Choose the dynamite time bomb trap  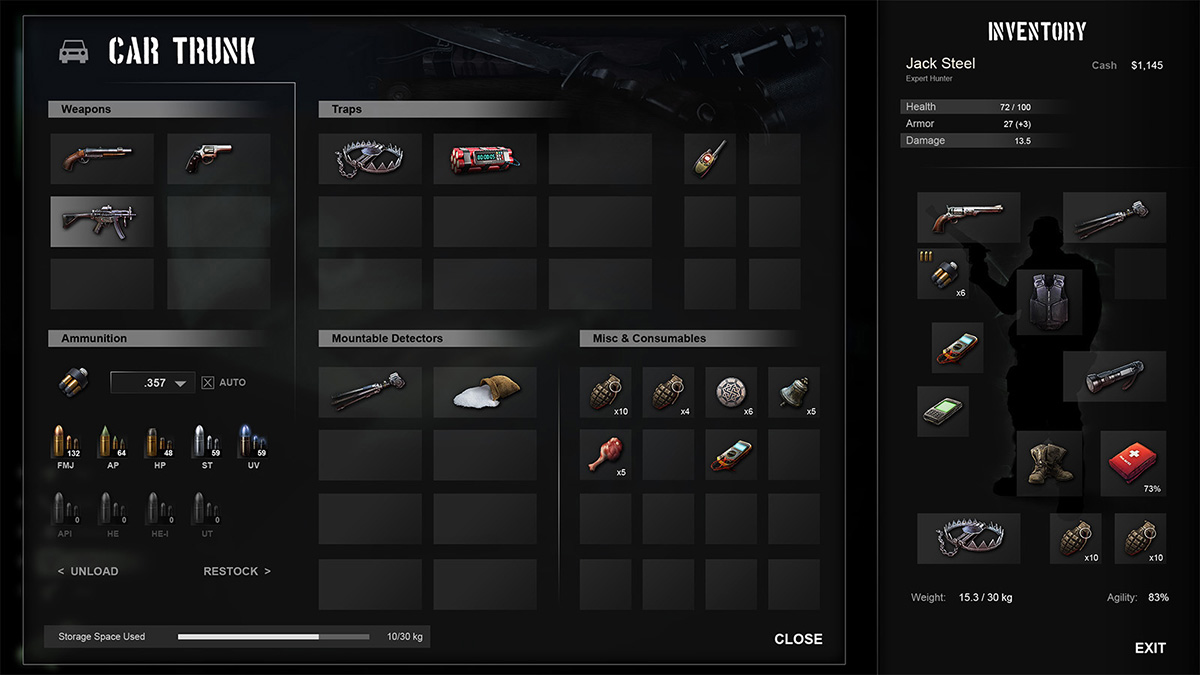[x=485, y=159]
